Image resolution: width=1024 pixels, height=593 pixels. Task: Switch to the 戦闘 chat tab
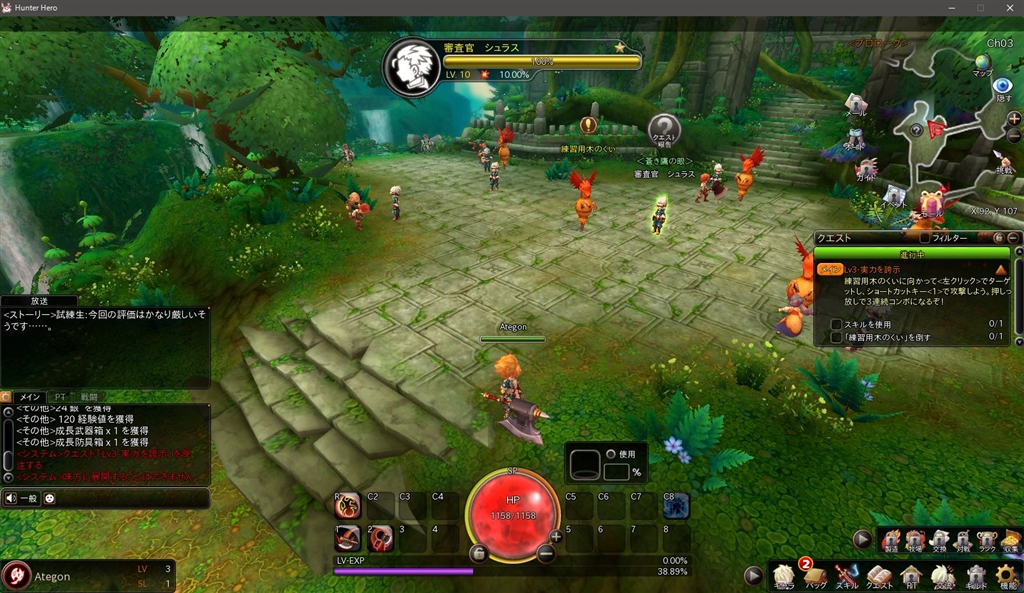point(89,397)
